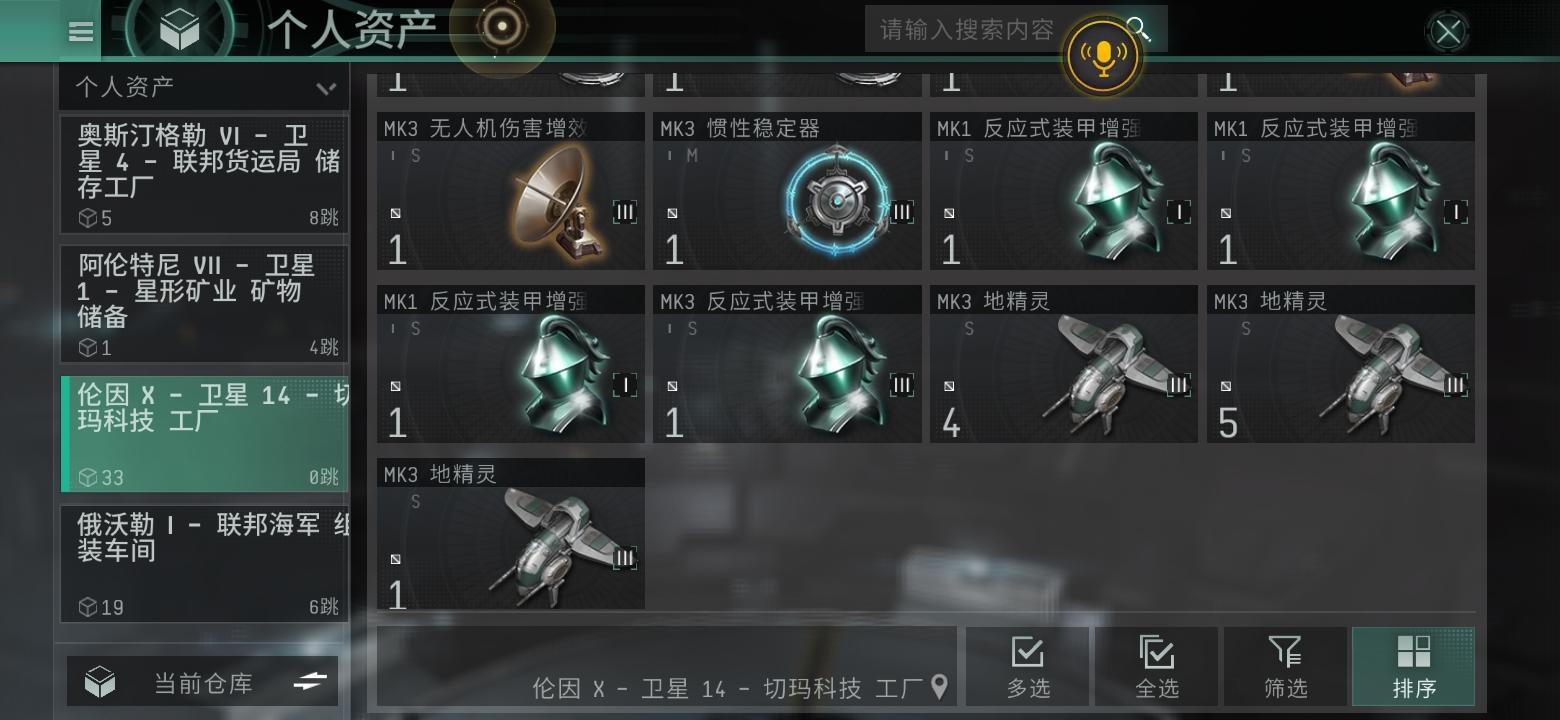Click the warehouse icon on 当前仓库 button
Screen dimensions: 1560x720
(97, 680)
